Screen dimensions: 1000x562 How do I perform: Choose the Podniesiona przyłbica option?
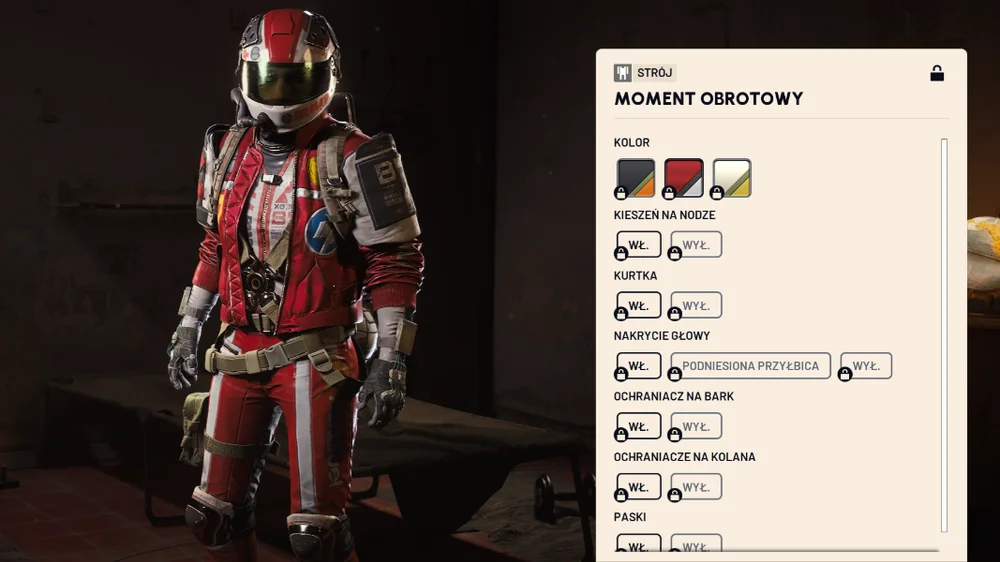tap(750, 366)
